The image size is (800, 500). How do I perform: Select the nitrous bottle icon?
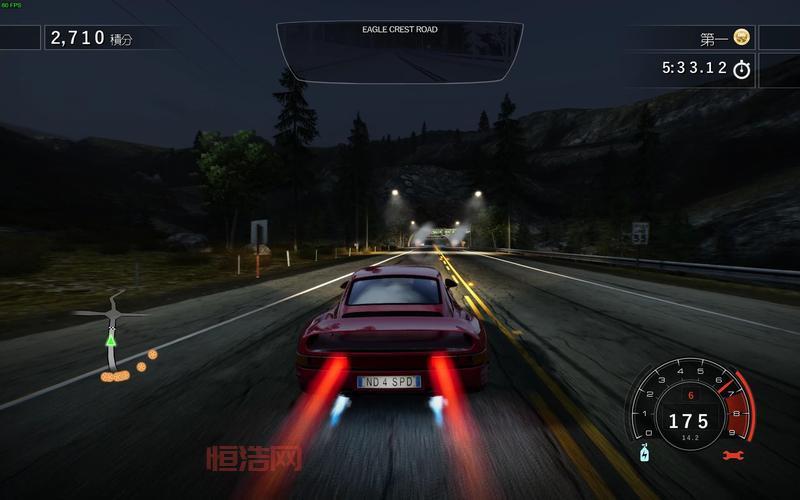point(645,452)
